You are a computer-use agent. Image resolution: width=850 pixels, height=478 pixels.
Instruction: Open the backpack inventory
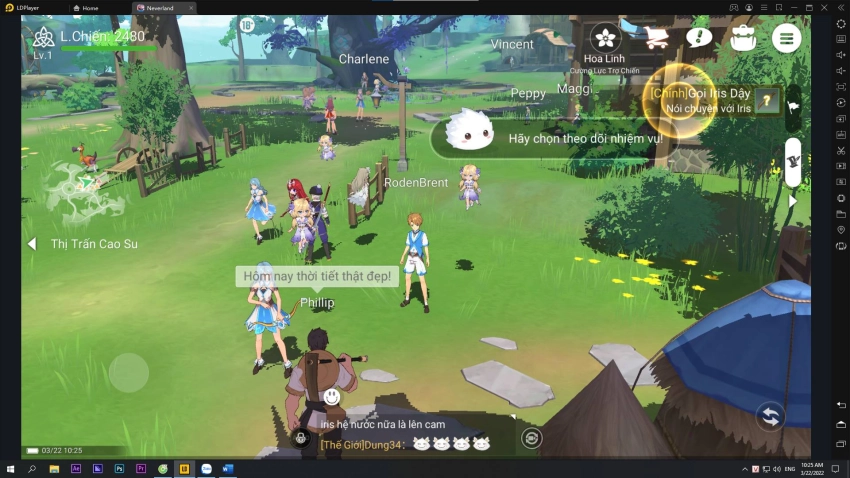pyautogui.click(x=742, y=38)
